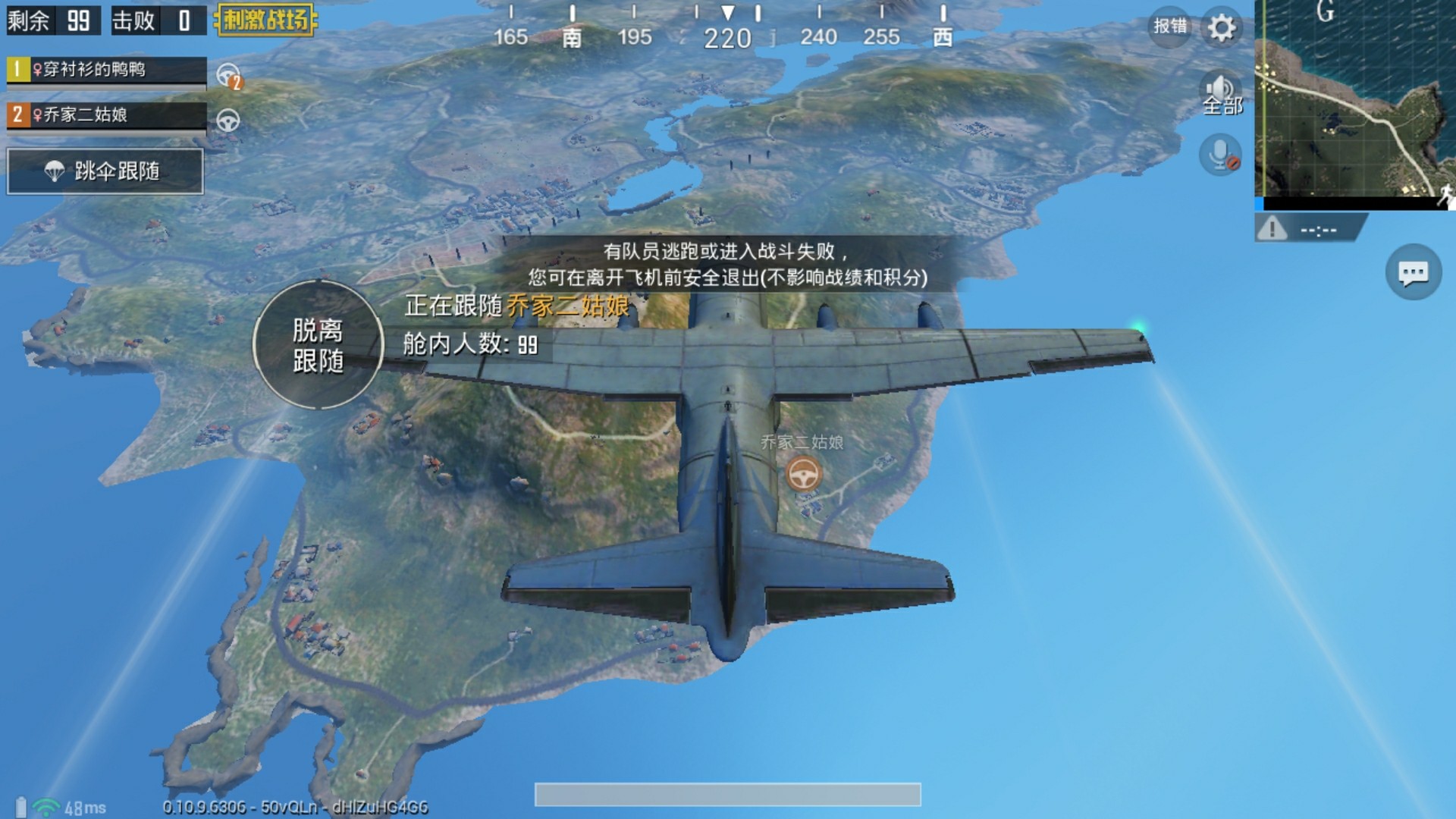
Task: Toggle the 全部 speaker voice channel
Action: click(x=1221, y=94)
